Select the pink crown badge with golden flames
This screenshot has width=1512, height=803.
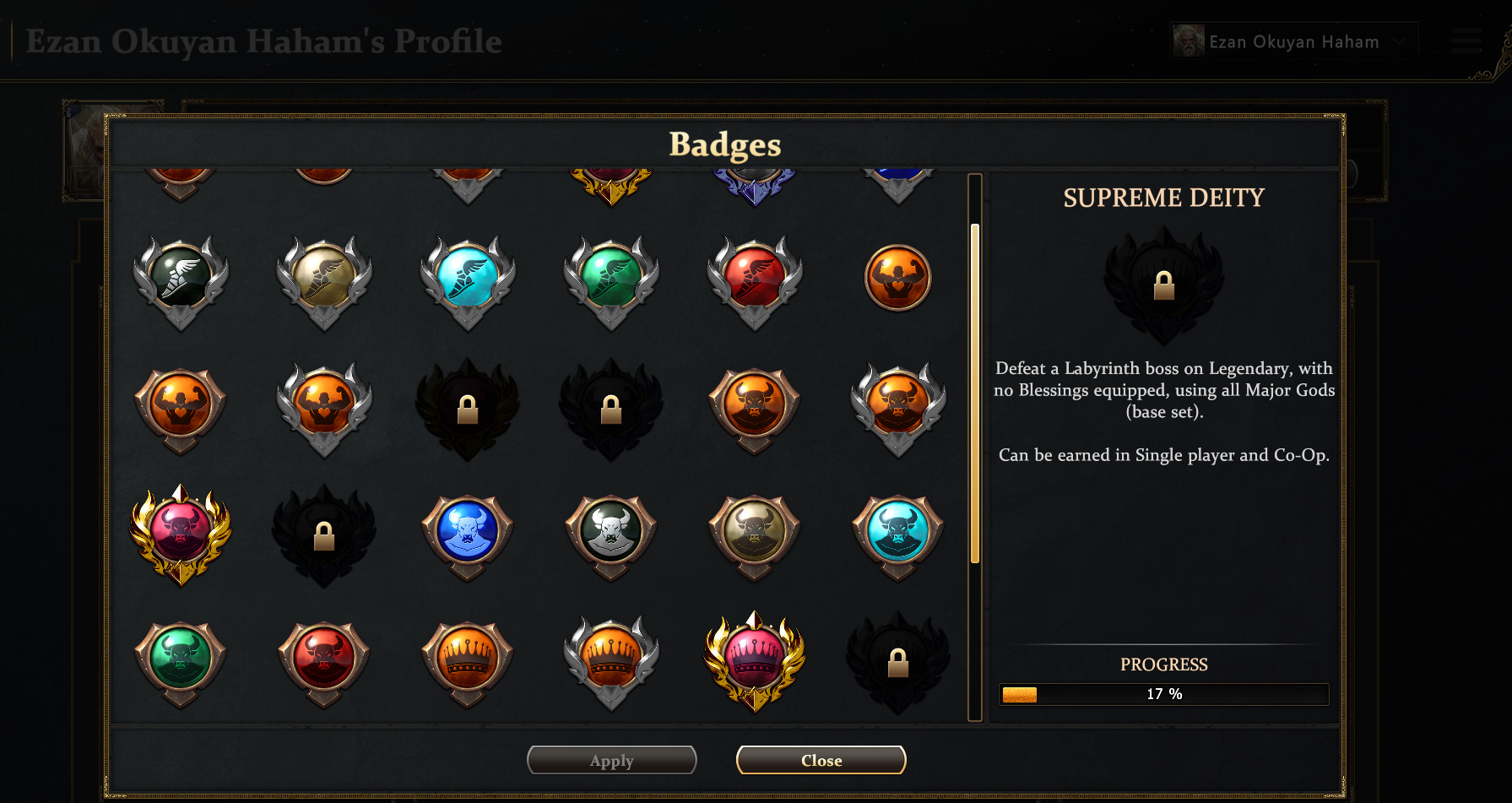[755, 660]
